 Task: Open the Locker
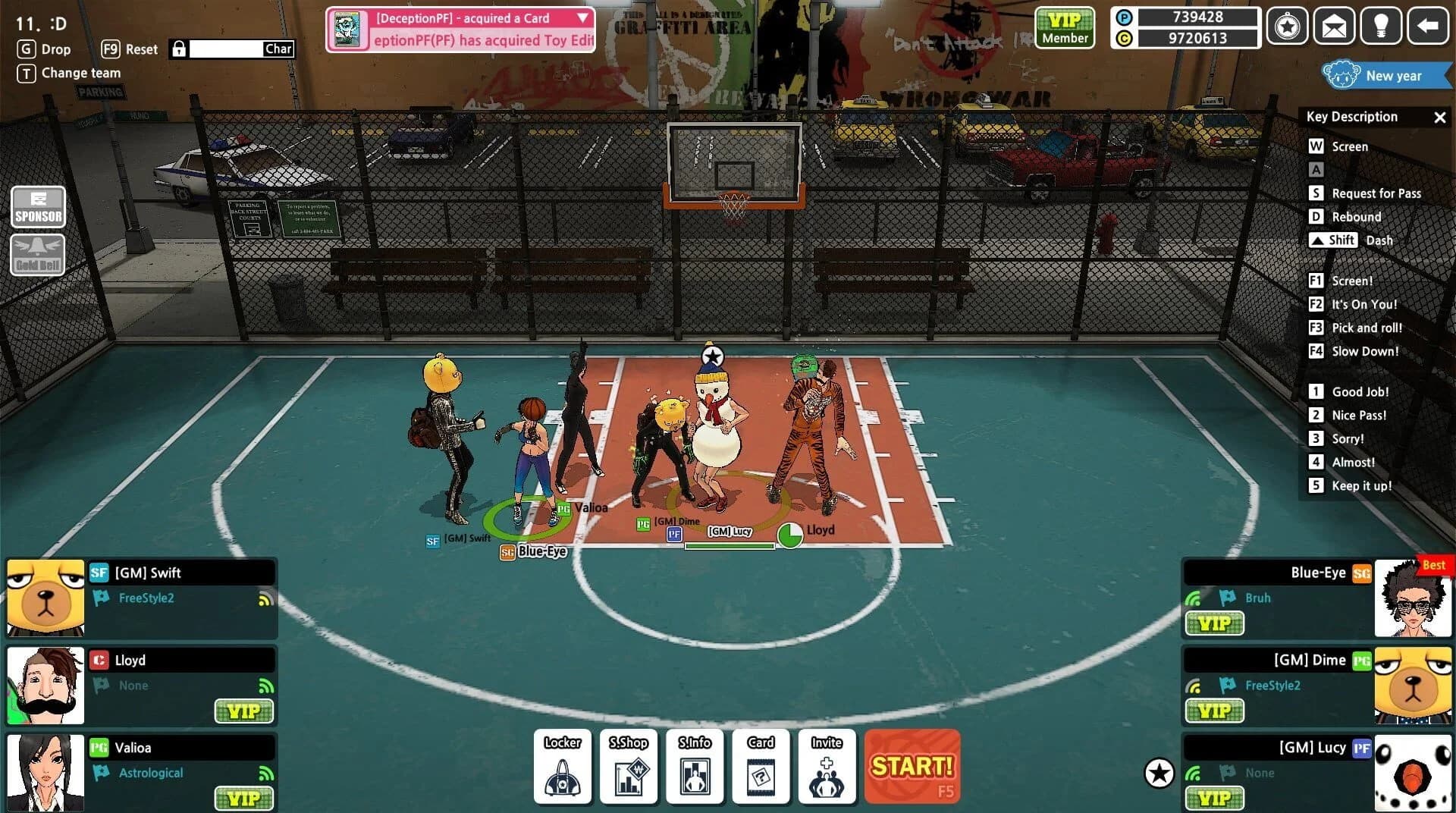pos(561,766)
